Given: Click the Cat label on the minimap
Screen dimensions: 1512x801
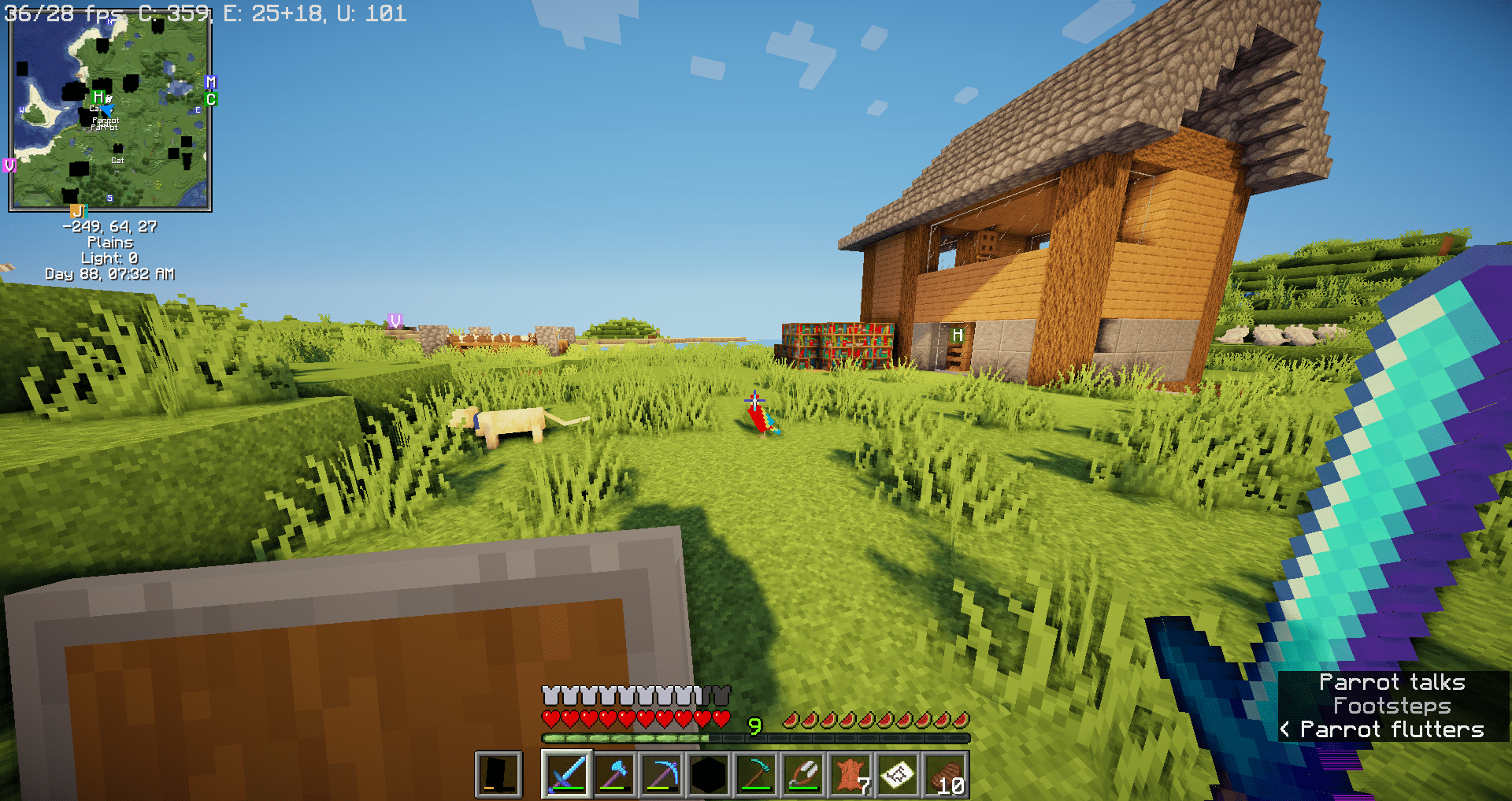Looking at the screenshot, I should pyautogui.click(x=117, y=161).
